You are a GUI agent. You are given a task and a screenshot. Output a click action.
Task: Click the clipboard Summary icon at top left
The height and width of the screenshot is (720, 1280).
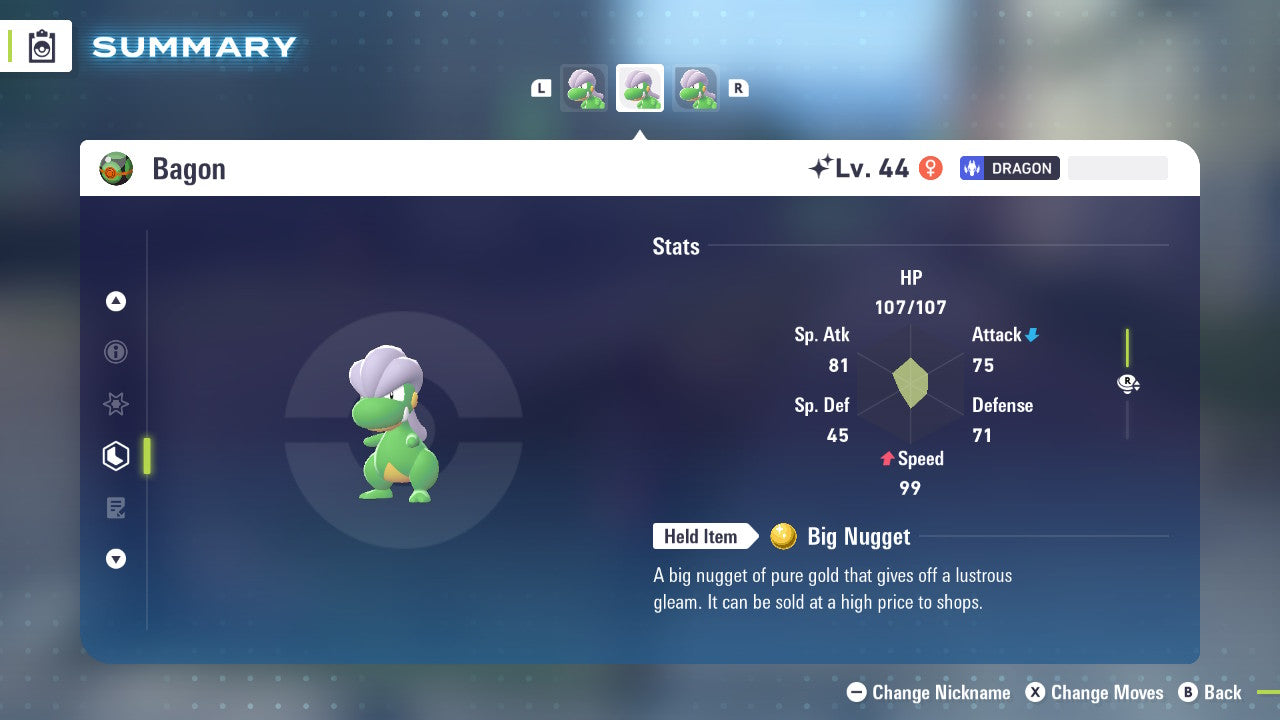pyautogui.click(x=42, y=45)
